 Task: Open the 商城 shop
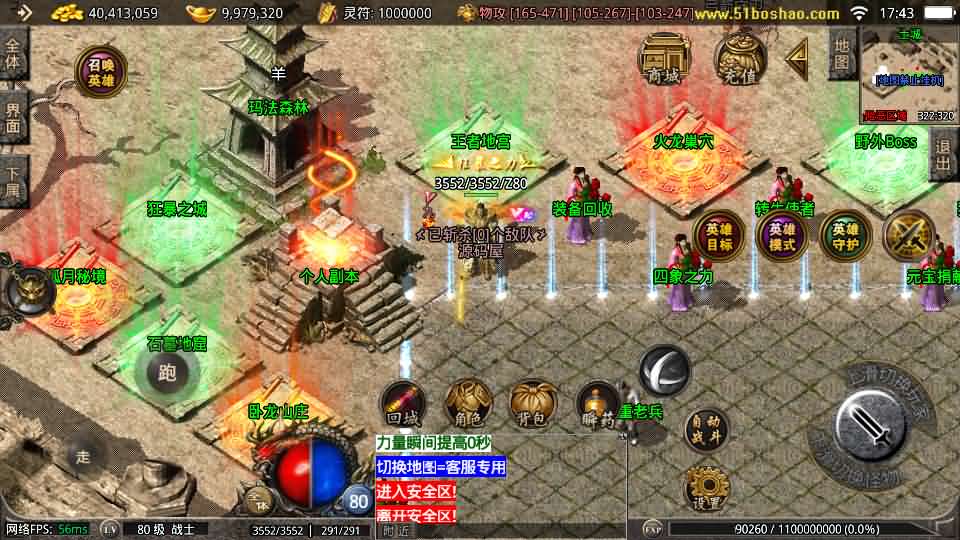[664, 60]
